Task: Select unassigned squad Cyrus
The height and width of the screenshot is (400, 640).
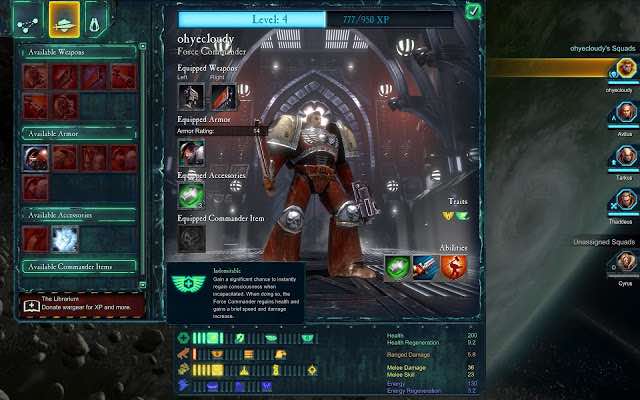Action: pos(625,262)
